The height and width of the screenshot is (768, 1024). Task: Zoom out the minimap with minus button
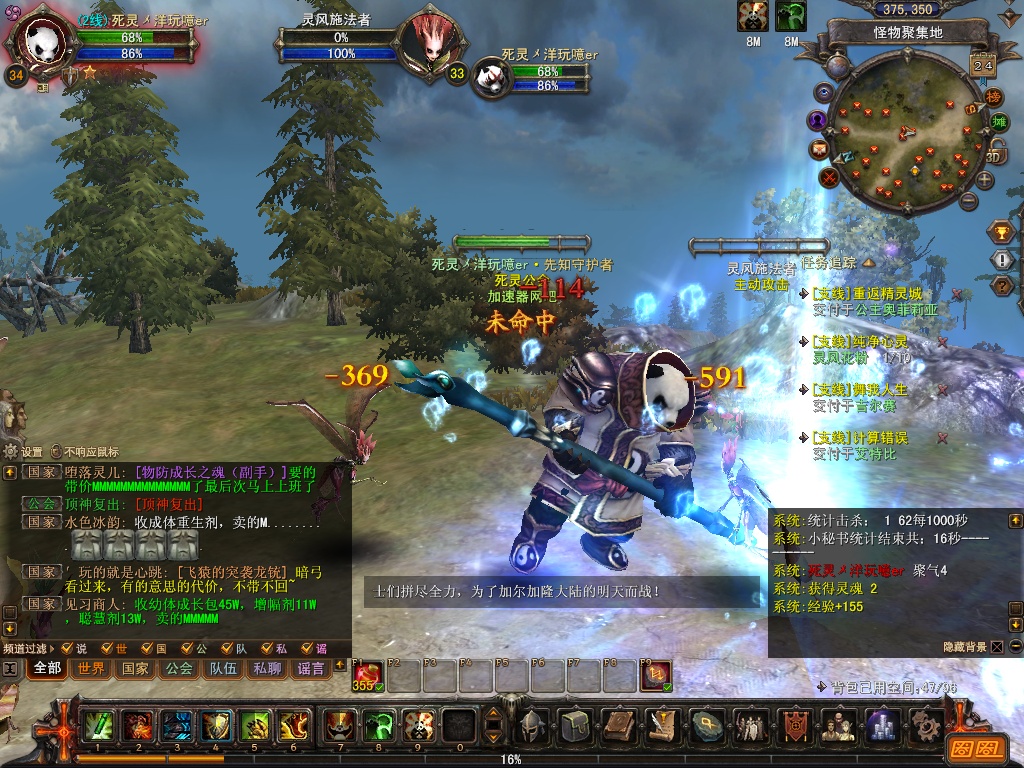point(968,200)
